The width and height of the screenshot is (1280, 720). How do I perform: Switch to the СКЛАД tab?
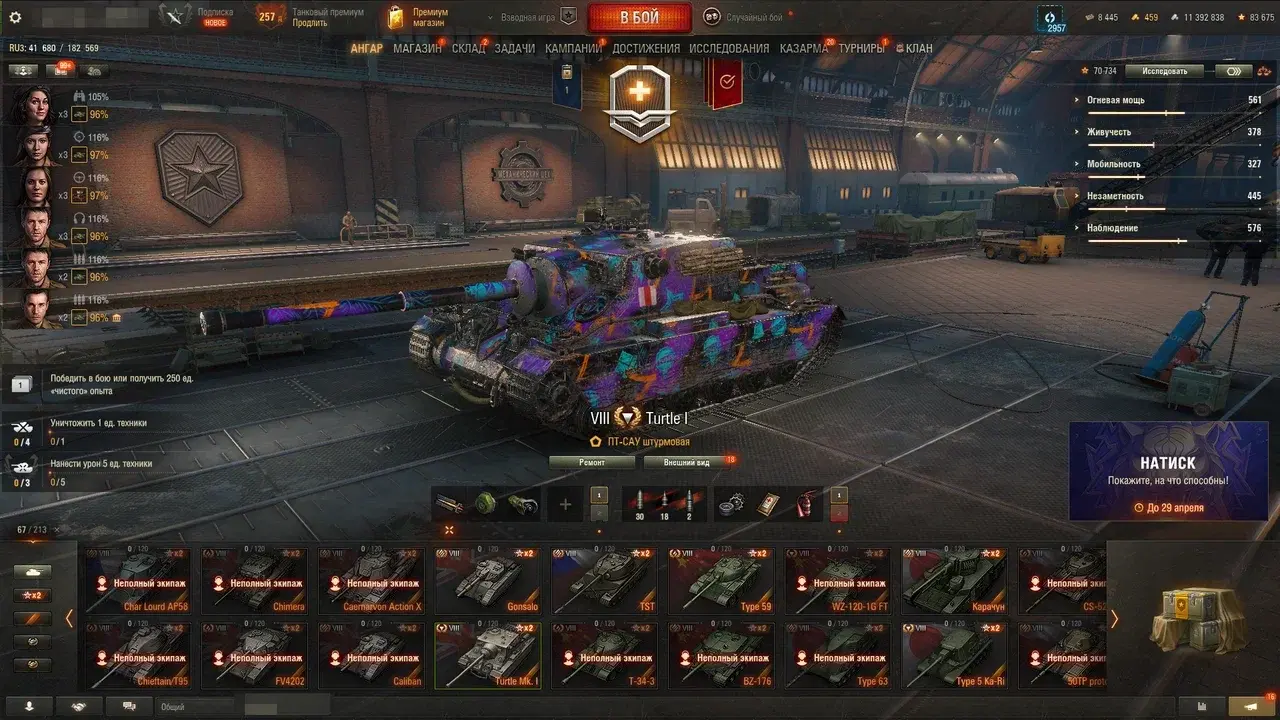pos(468,48)
